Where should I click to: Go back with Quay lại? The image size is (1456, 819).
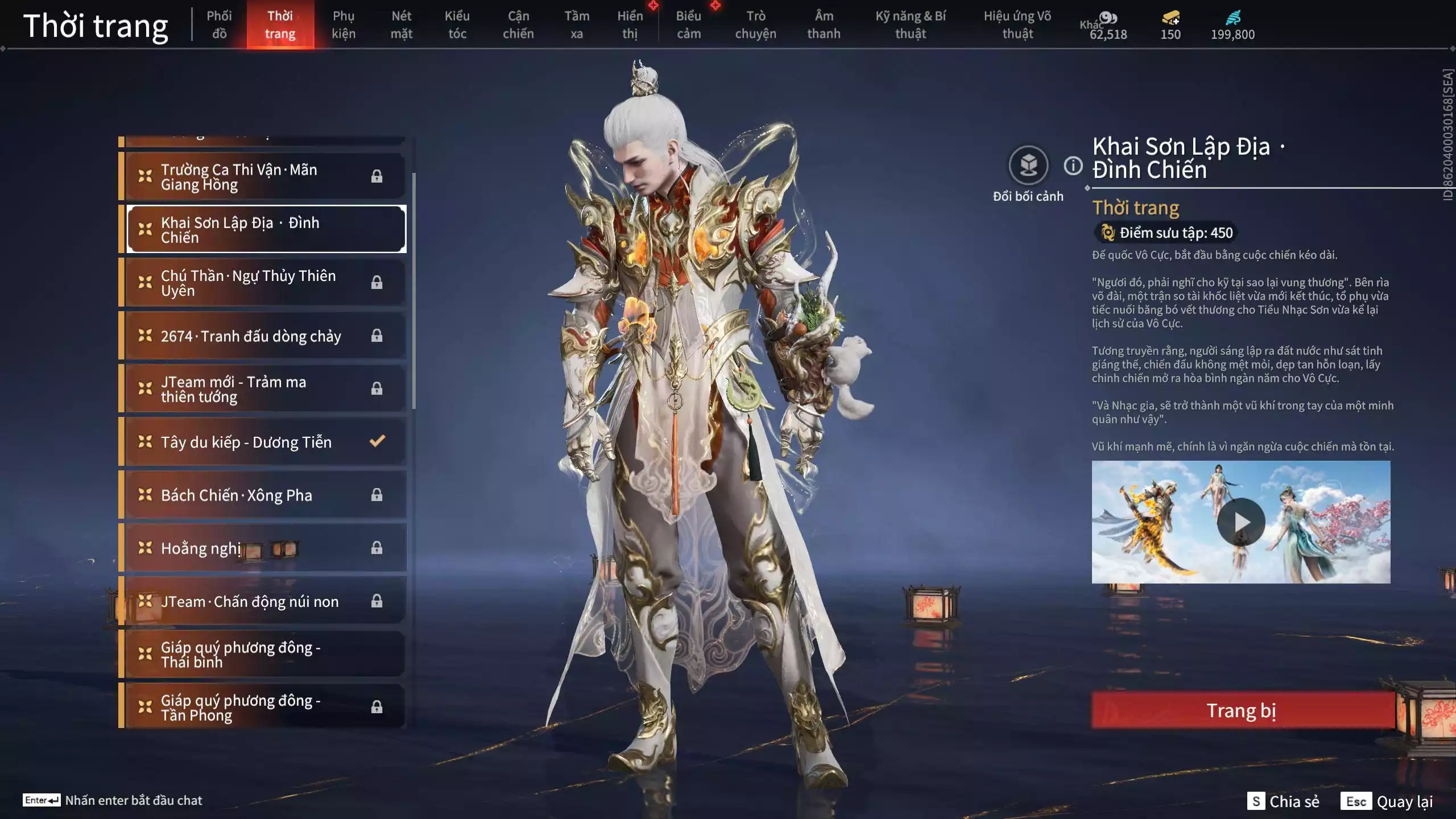point(1387,801)
